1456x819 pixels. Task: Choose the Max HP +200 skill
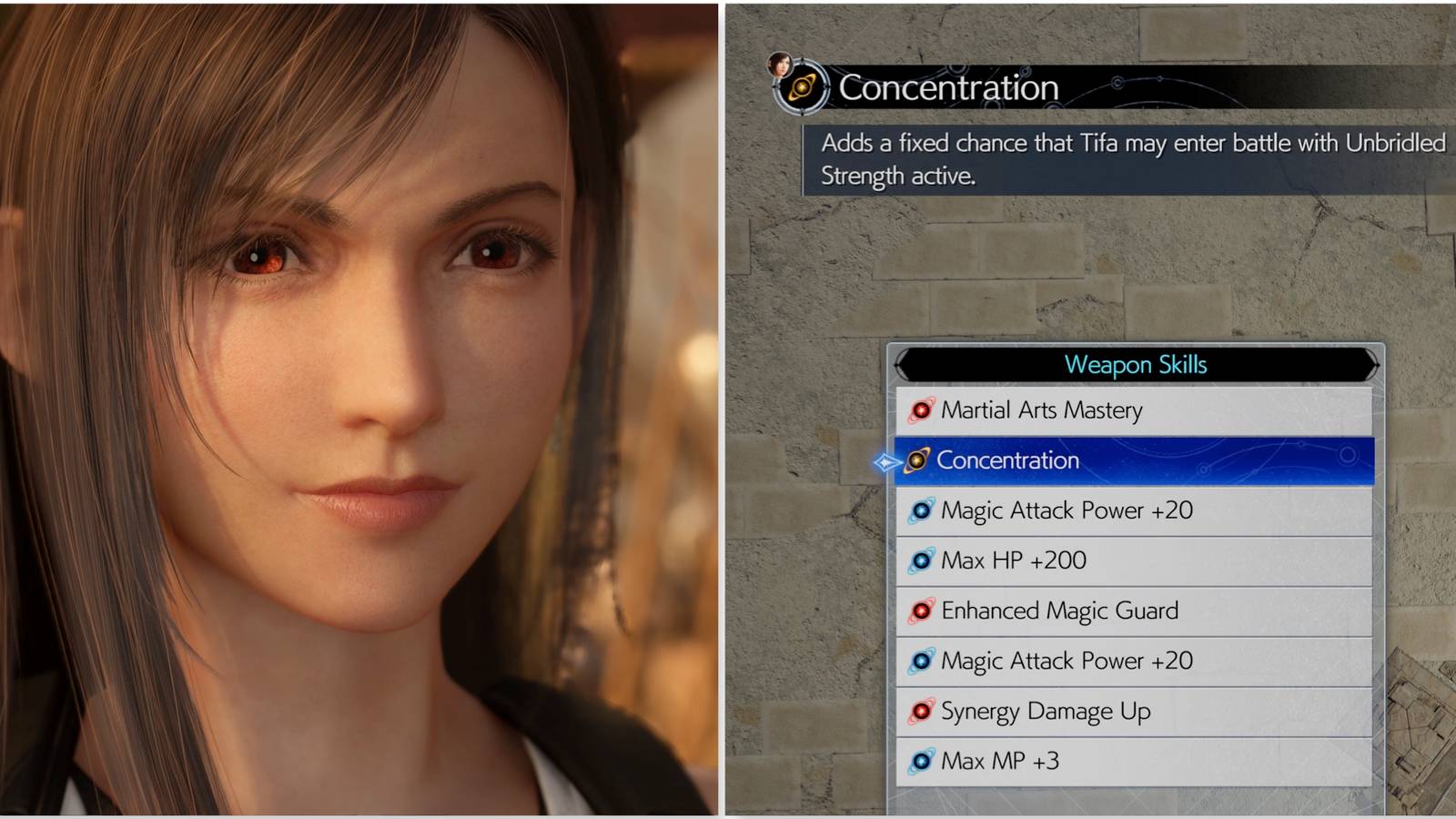coord(1013,561)
